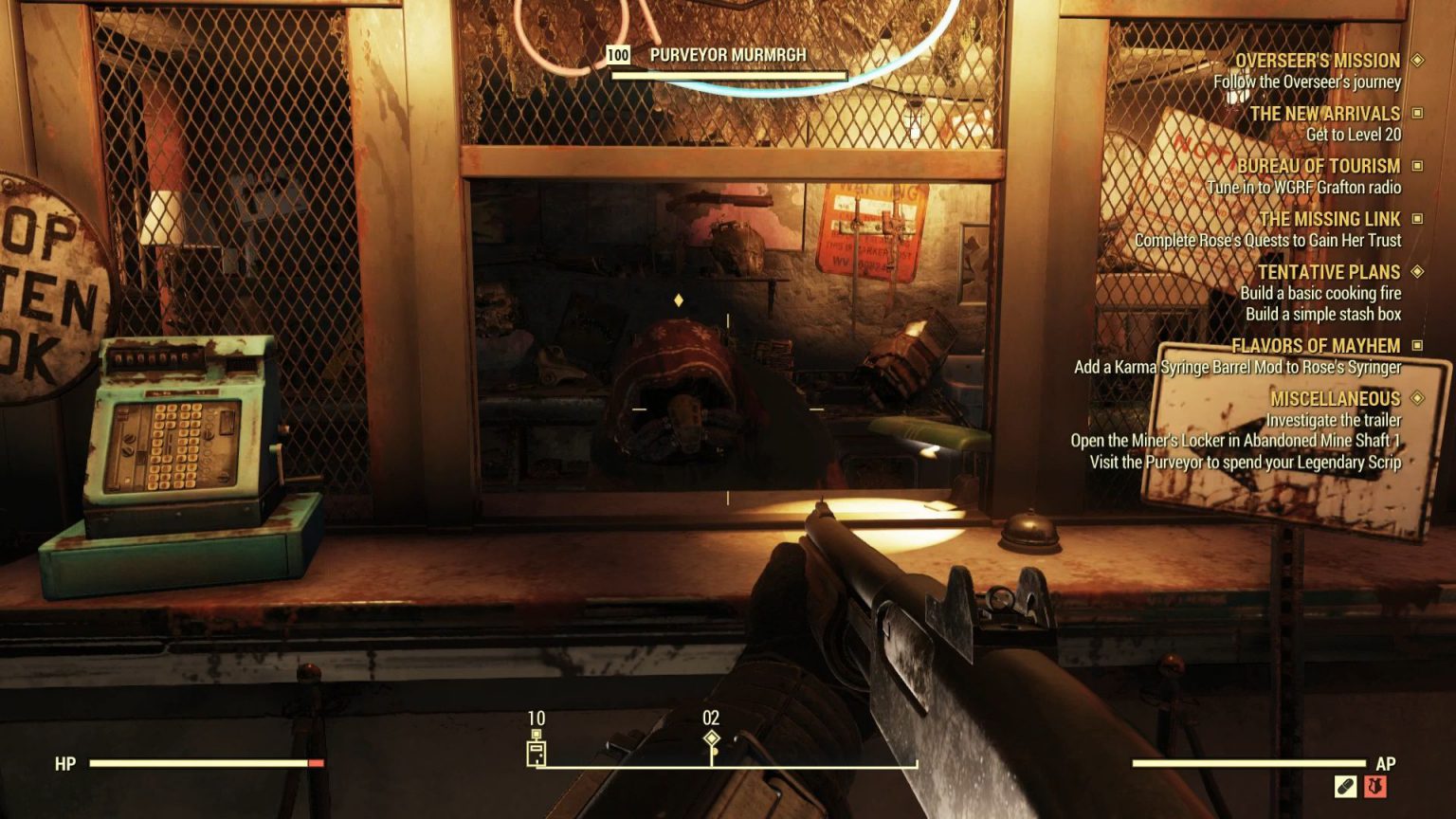Click the 'Get to Level 20' objective
Image resolution: width=1456 pixels, height=819 pixels.
tap(1353, 135)
